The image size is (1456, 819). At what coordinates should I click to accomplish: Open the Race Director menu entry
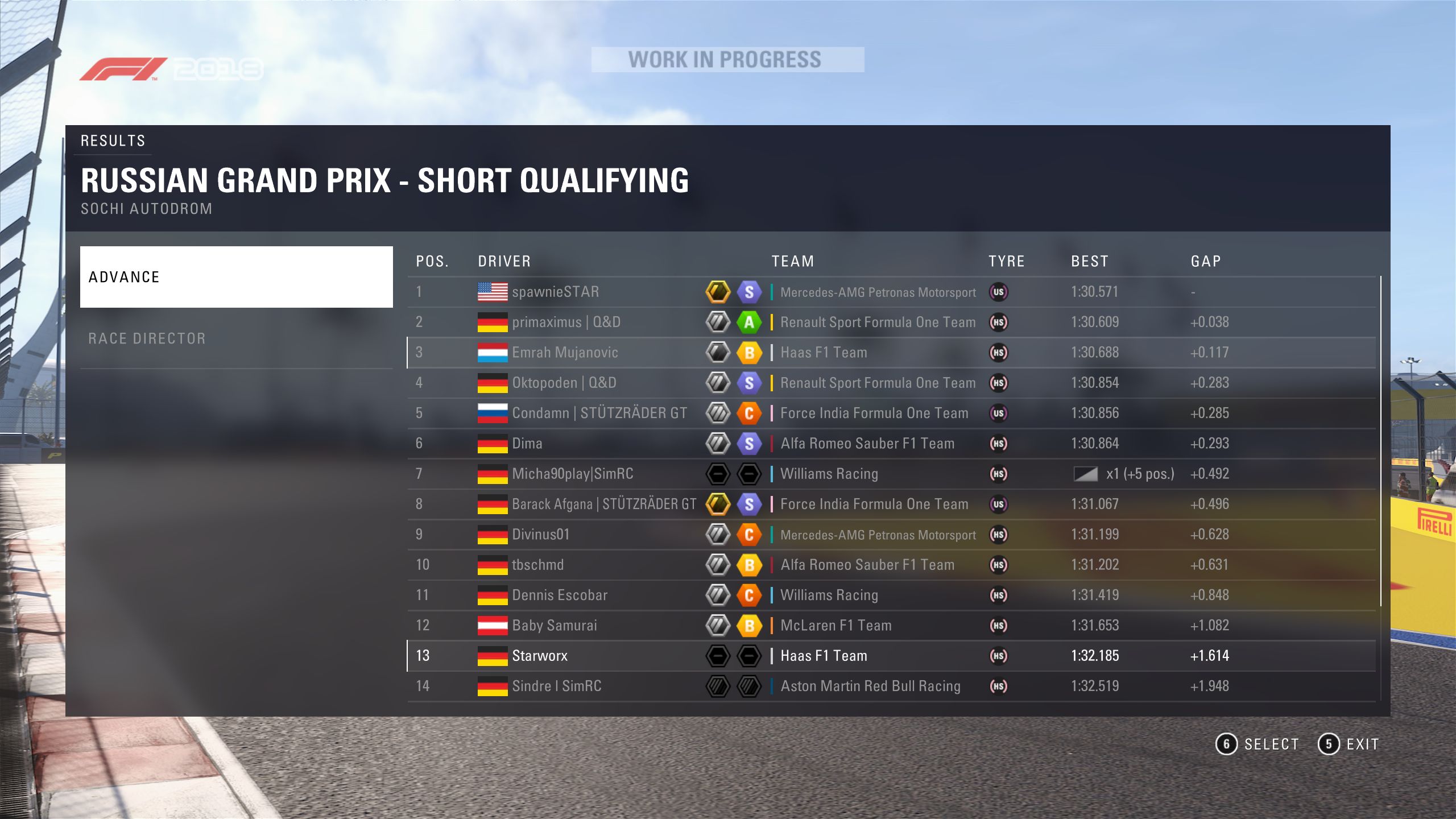[236, 338]
